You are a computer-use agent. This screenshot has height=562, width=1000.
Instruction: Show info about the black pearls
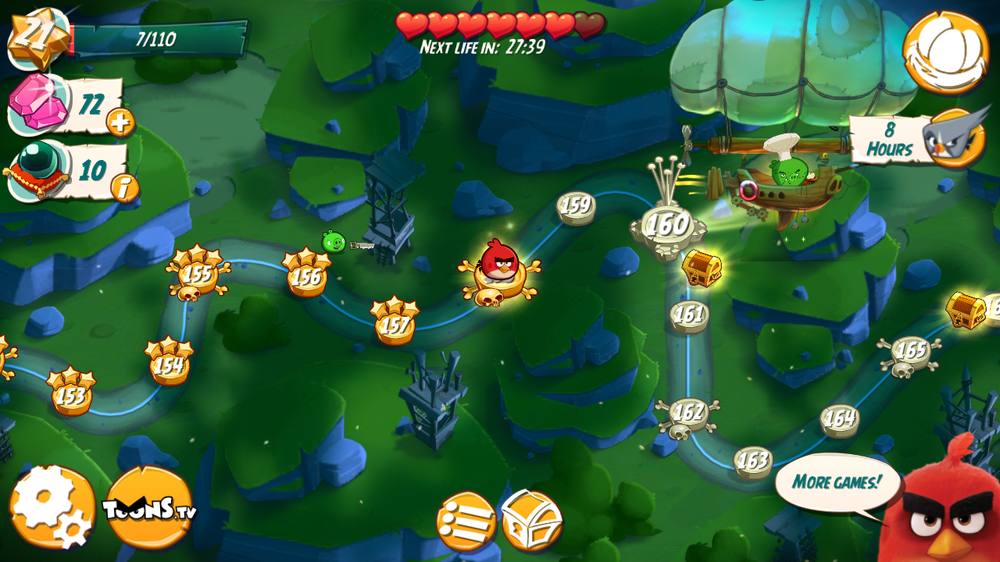point(124,187)
